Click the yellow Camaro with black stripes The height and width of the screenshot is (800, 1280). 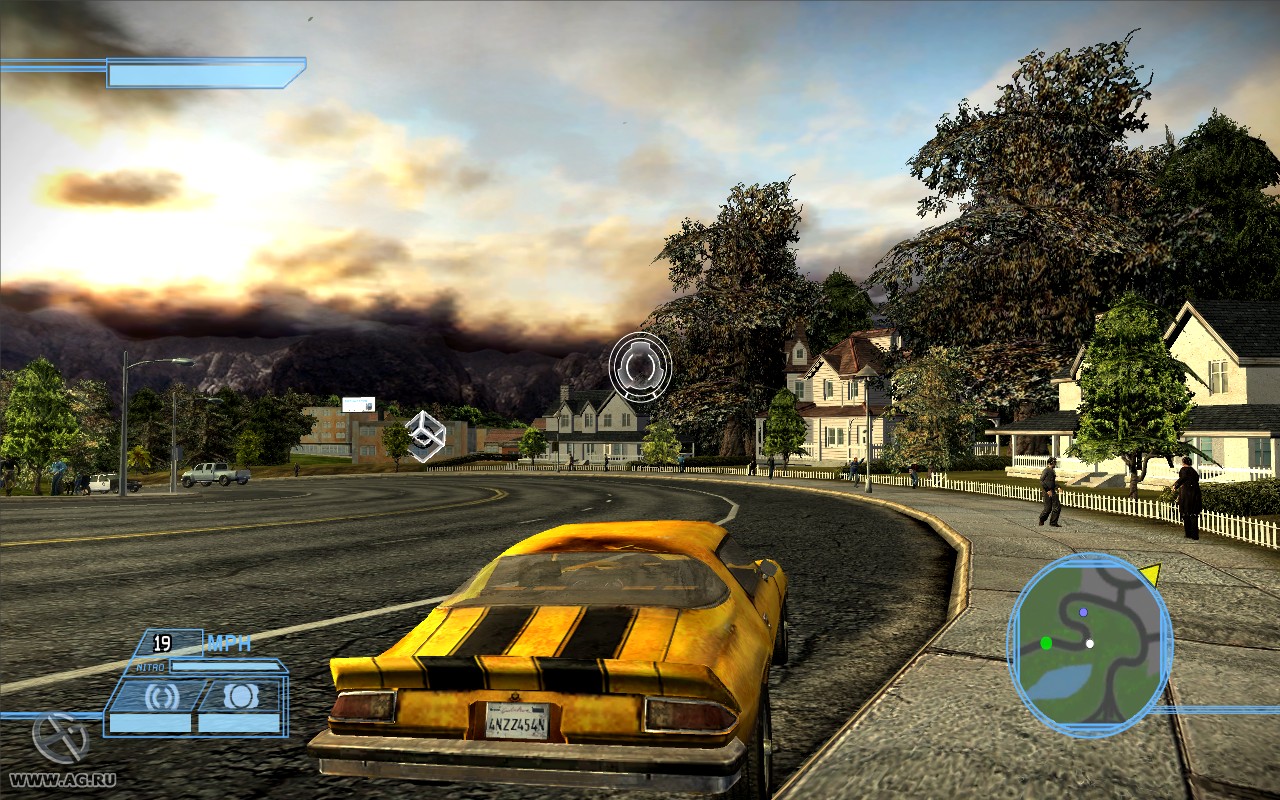(560, 640)
